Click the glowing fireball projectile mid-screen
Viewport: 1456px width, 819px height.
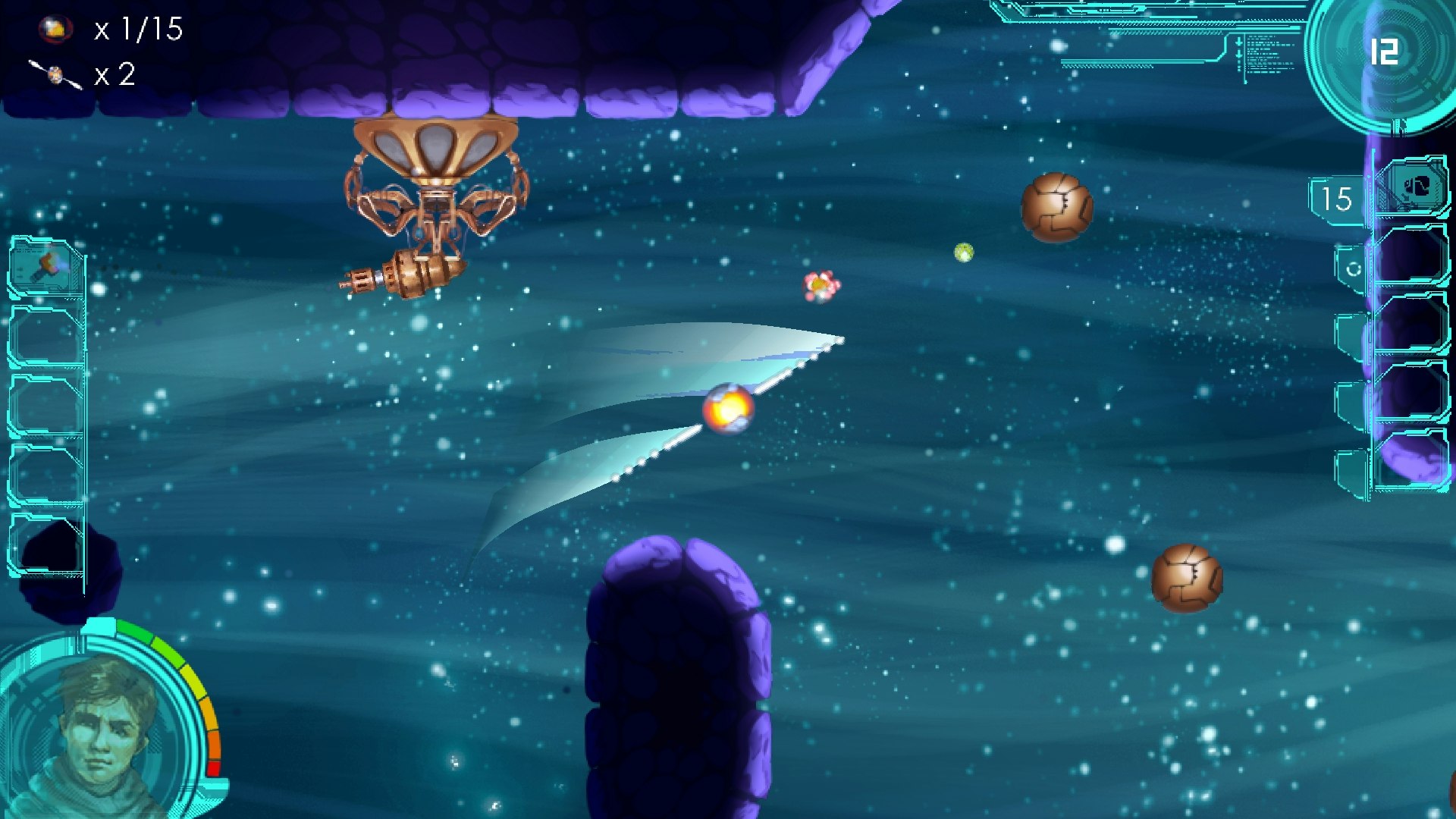pos(726,409)
